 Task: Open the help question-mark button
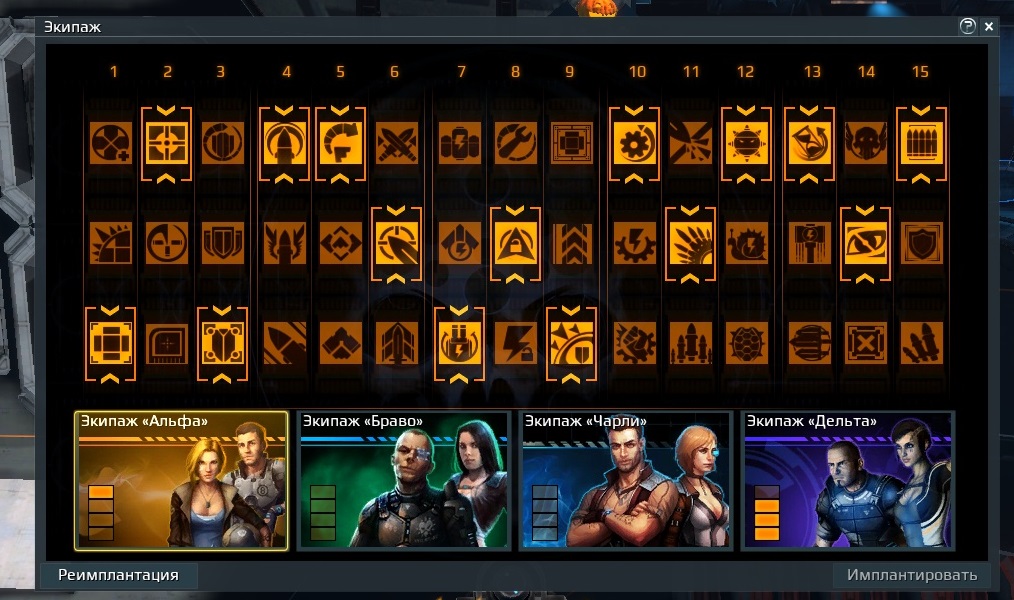pyautogui.click(x=967, y=27)
